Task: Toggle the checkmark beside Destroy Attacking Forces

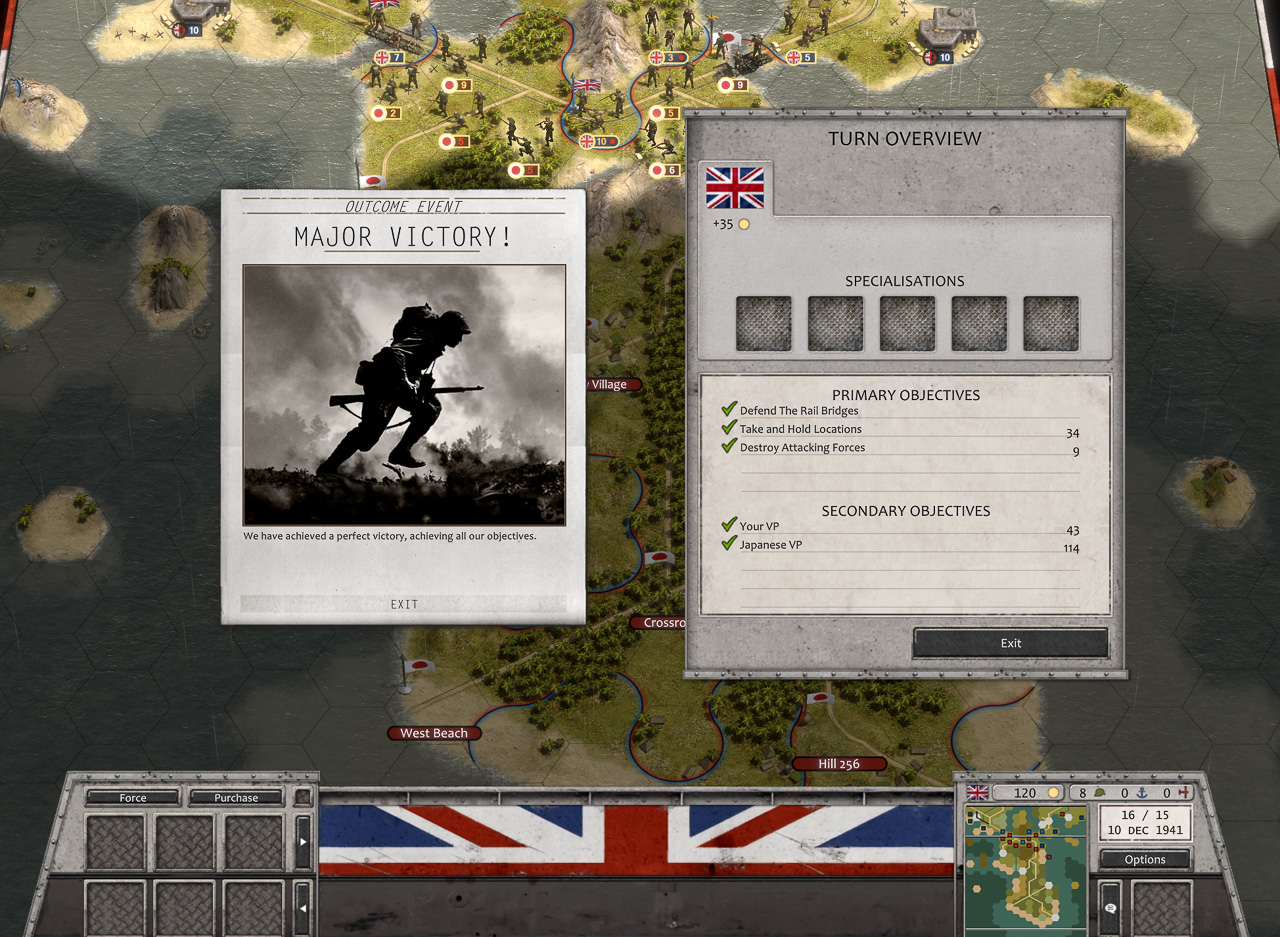Action: [x=728, y=448]
